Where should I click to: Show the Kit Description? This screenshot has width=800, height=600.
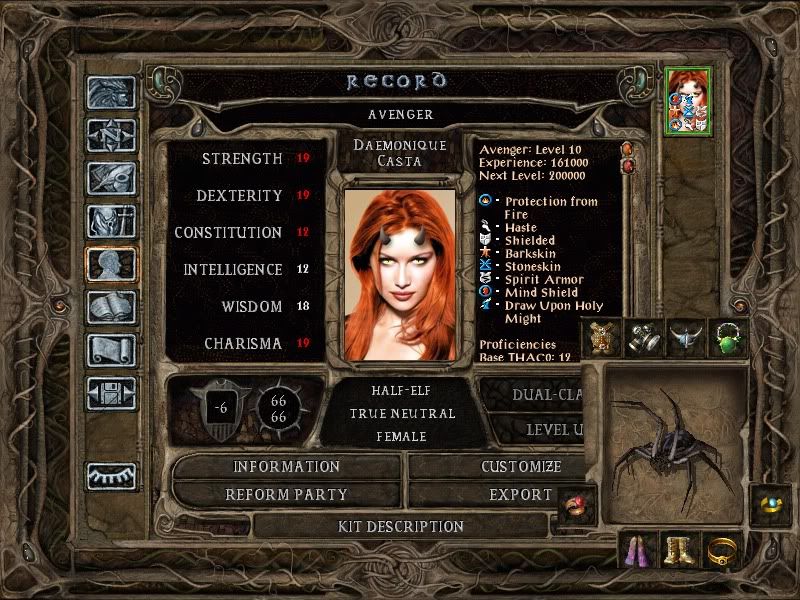pos(400,526)
